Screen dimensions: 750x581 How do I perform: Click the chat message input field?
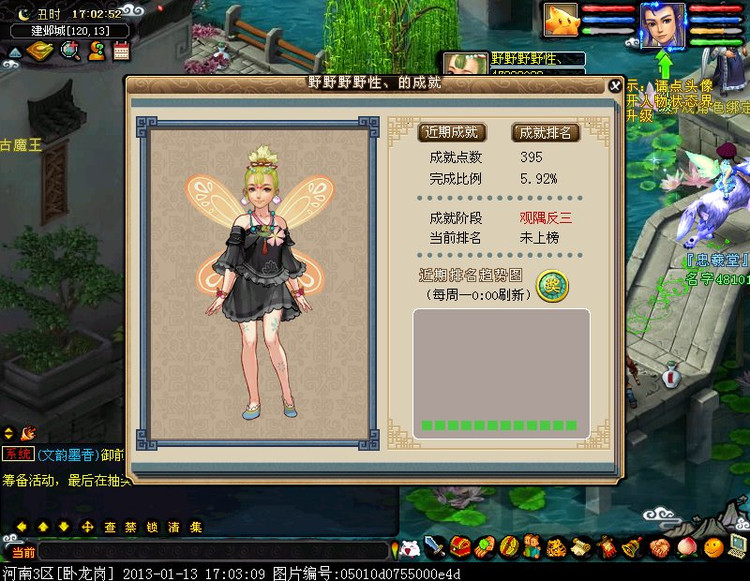click(212, 551)
